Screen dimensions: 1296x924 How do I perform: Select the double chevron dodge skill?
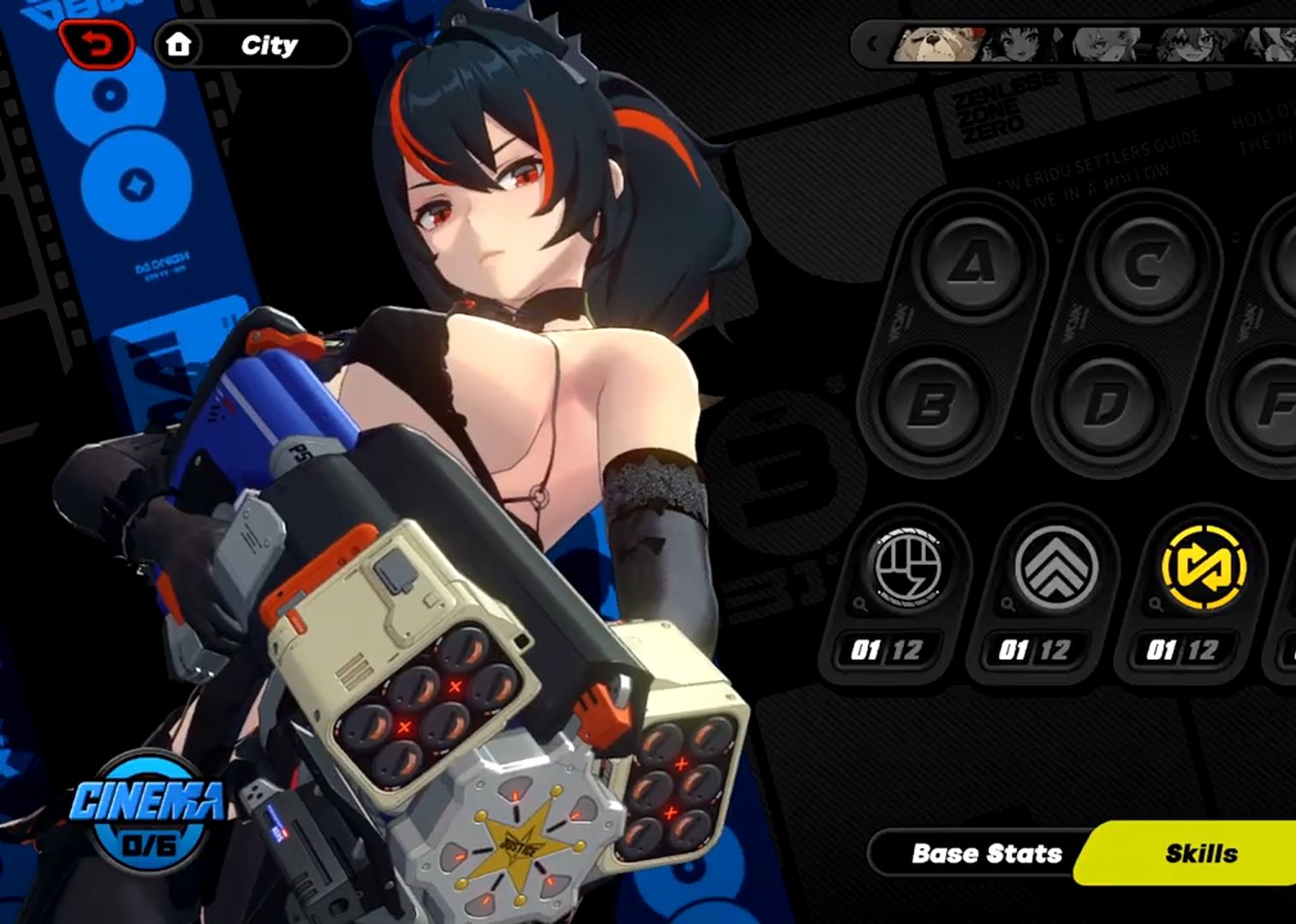(1055, 567)
